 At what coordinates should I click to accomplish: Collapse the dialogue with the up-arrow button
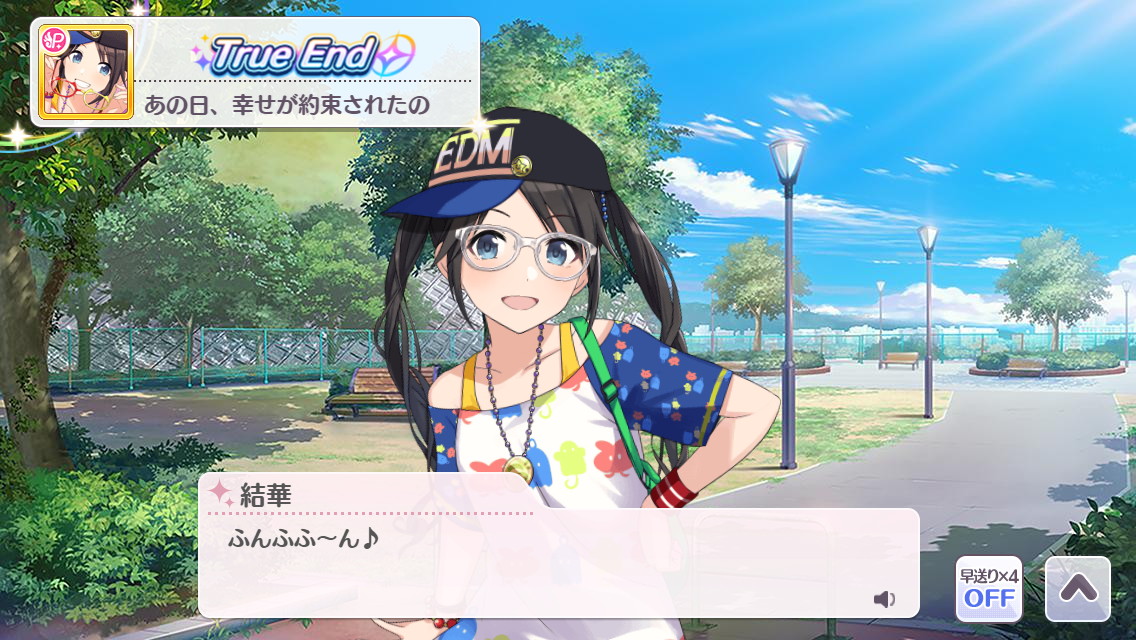pos(1077,589)
